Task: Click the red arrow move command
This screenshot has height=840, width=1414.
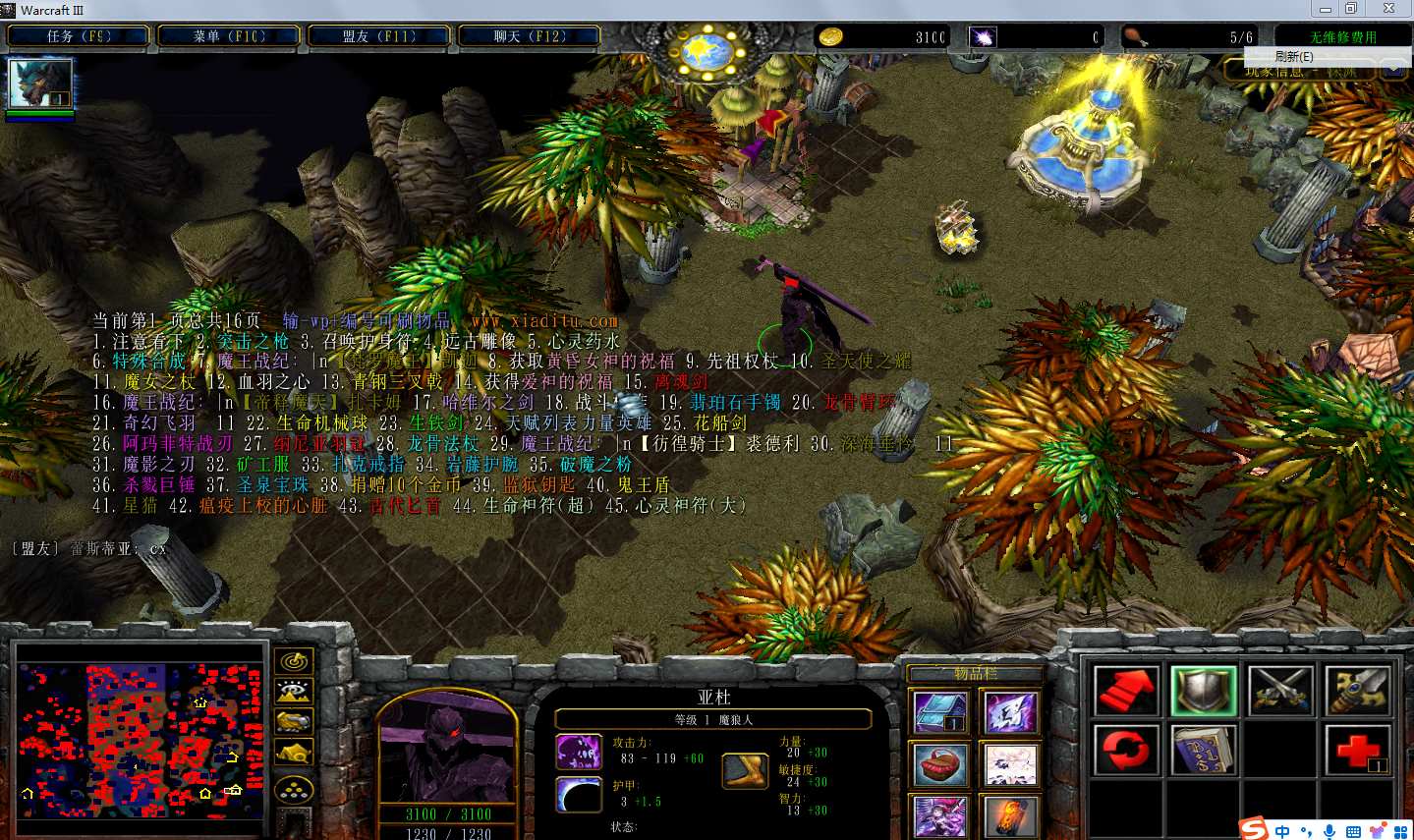Action: pos(1126,691)
